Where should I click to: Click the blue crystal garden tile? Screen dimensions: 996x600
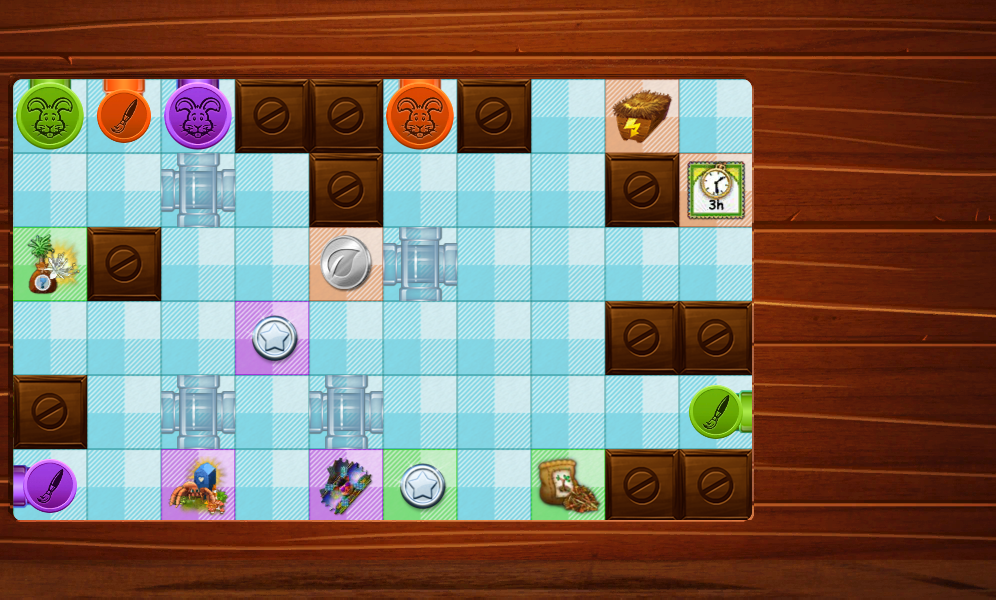198,486
